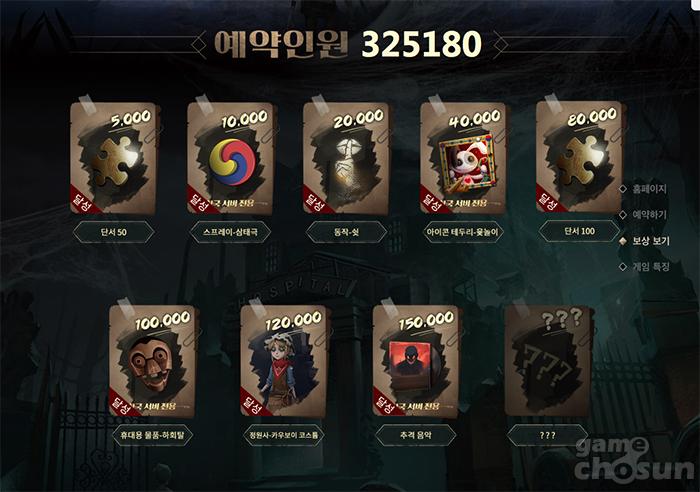The height and width of the screenshot is (492, 700).
Task: Jump to the 게임 특징 section
Action: [x=650, y=266]
